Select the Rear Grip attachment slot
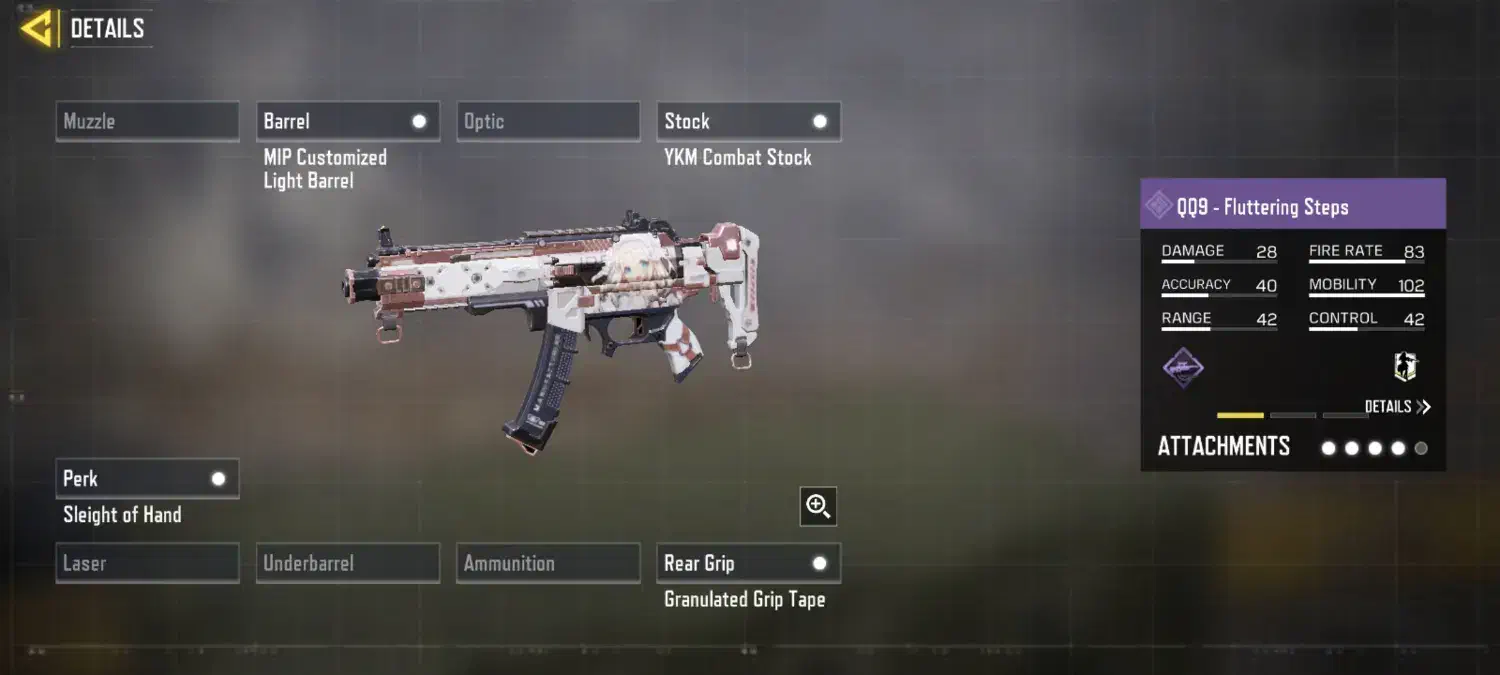The width and height of the screenshot is (1500, 675). pos(748,563)
